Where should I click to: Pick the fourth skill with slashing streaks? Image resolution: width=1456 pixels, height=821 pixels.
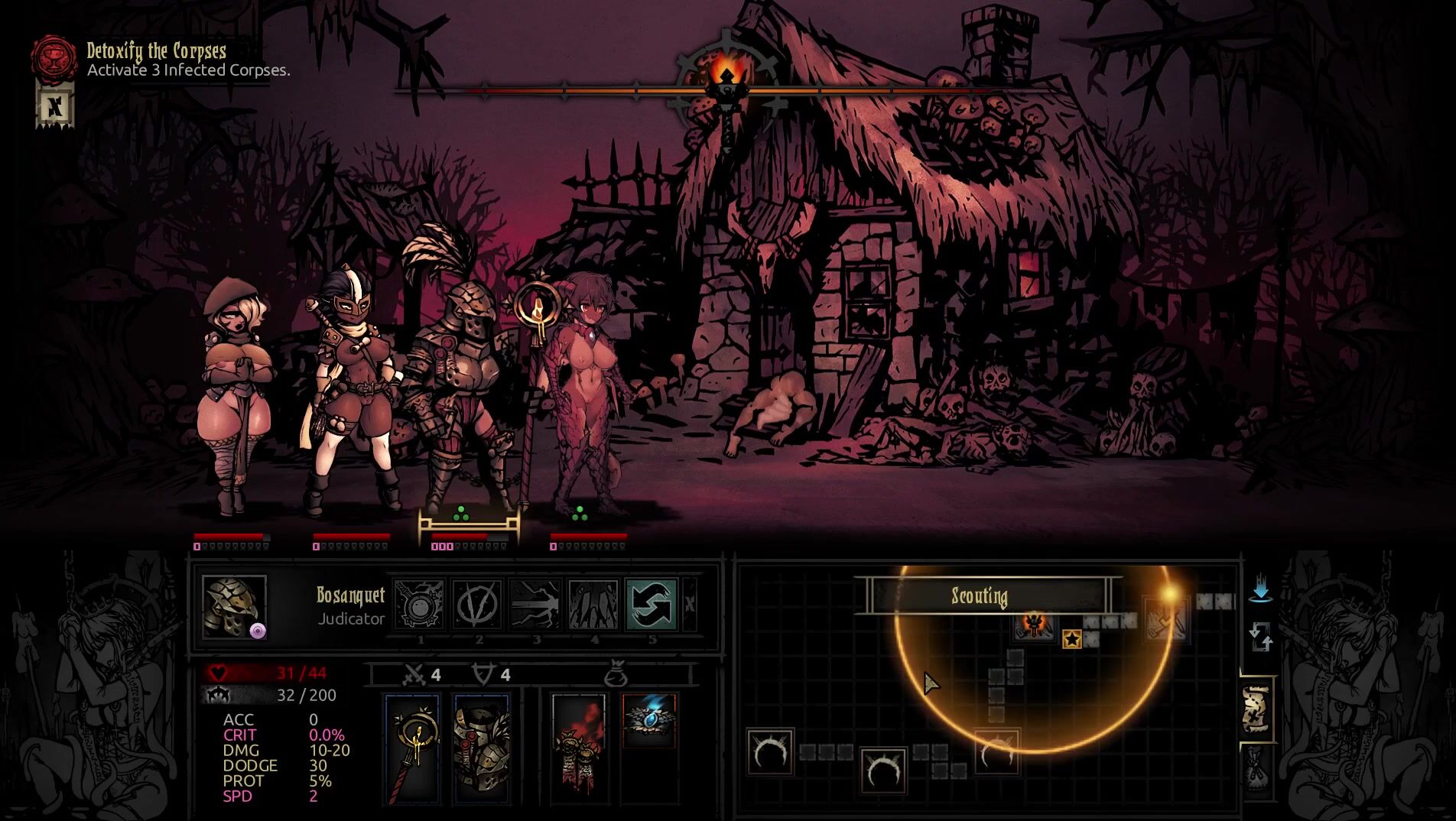(593, 605)
